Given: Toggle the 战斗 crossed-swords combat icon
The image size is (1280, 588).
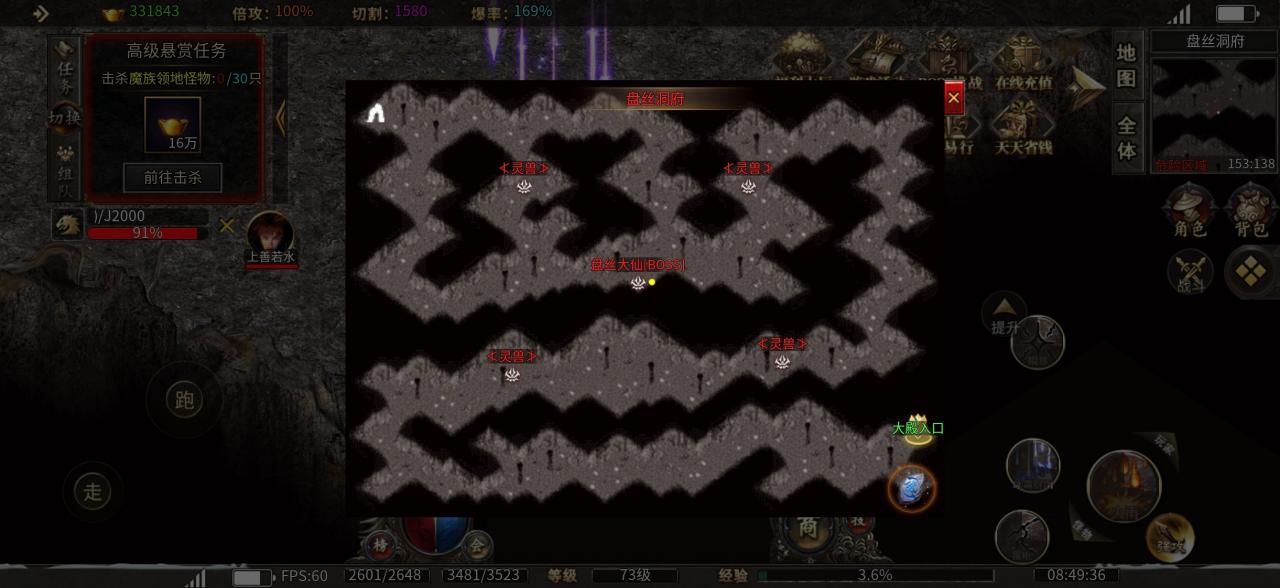Looking at the screenshot, I should point(1190,271).
